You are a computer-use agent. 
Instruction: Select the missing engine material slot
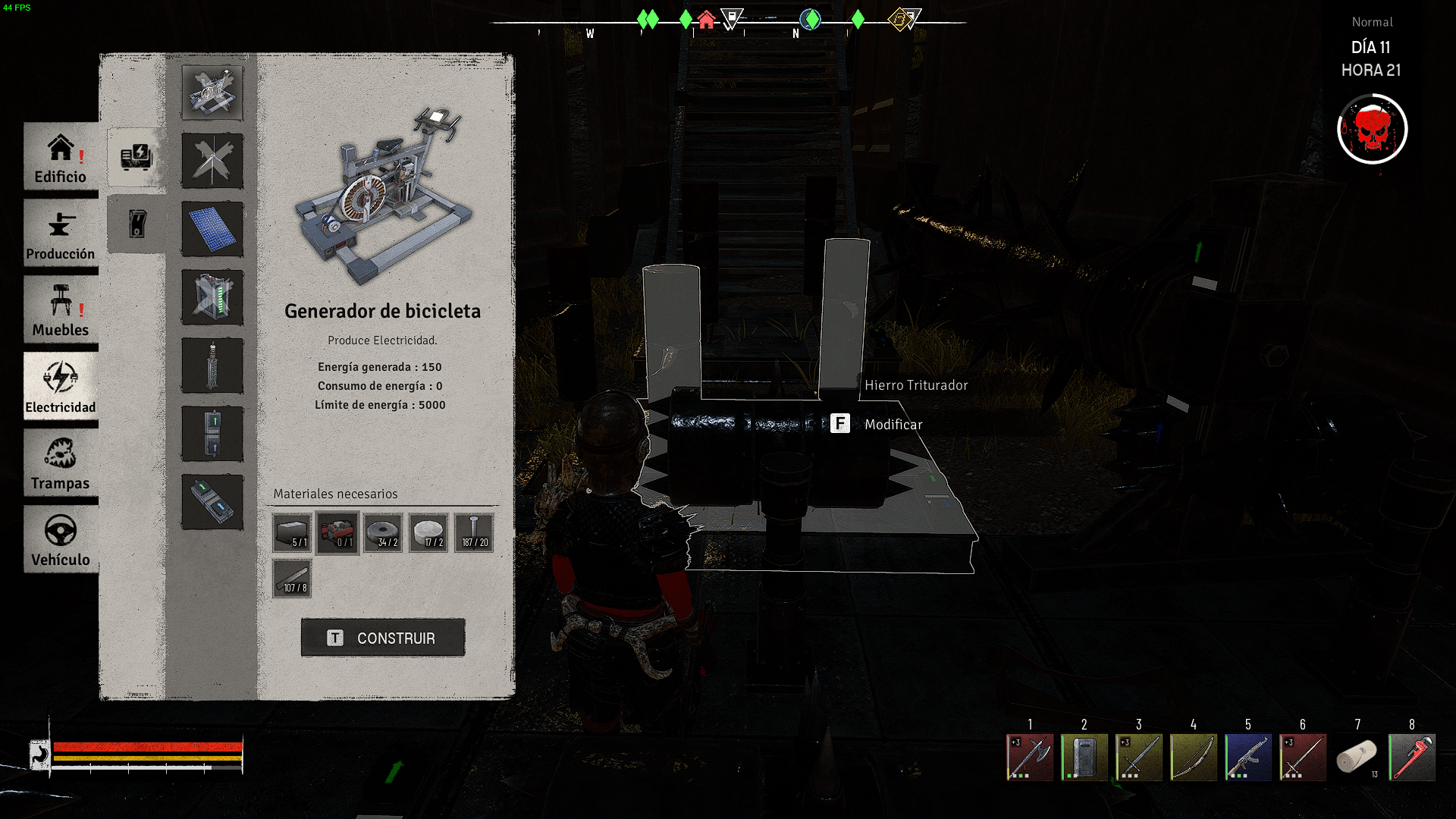337,532
